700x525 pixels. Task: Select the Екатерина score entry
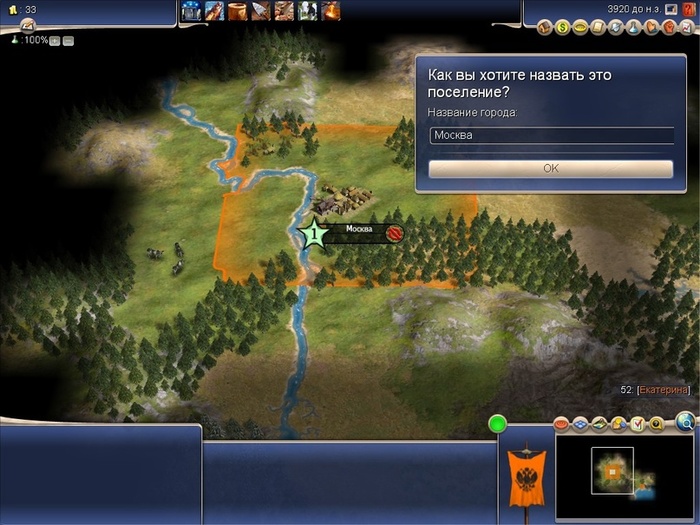661,389
